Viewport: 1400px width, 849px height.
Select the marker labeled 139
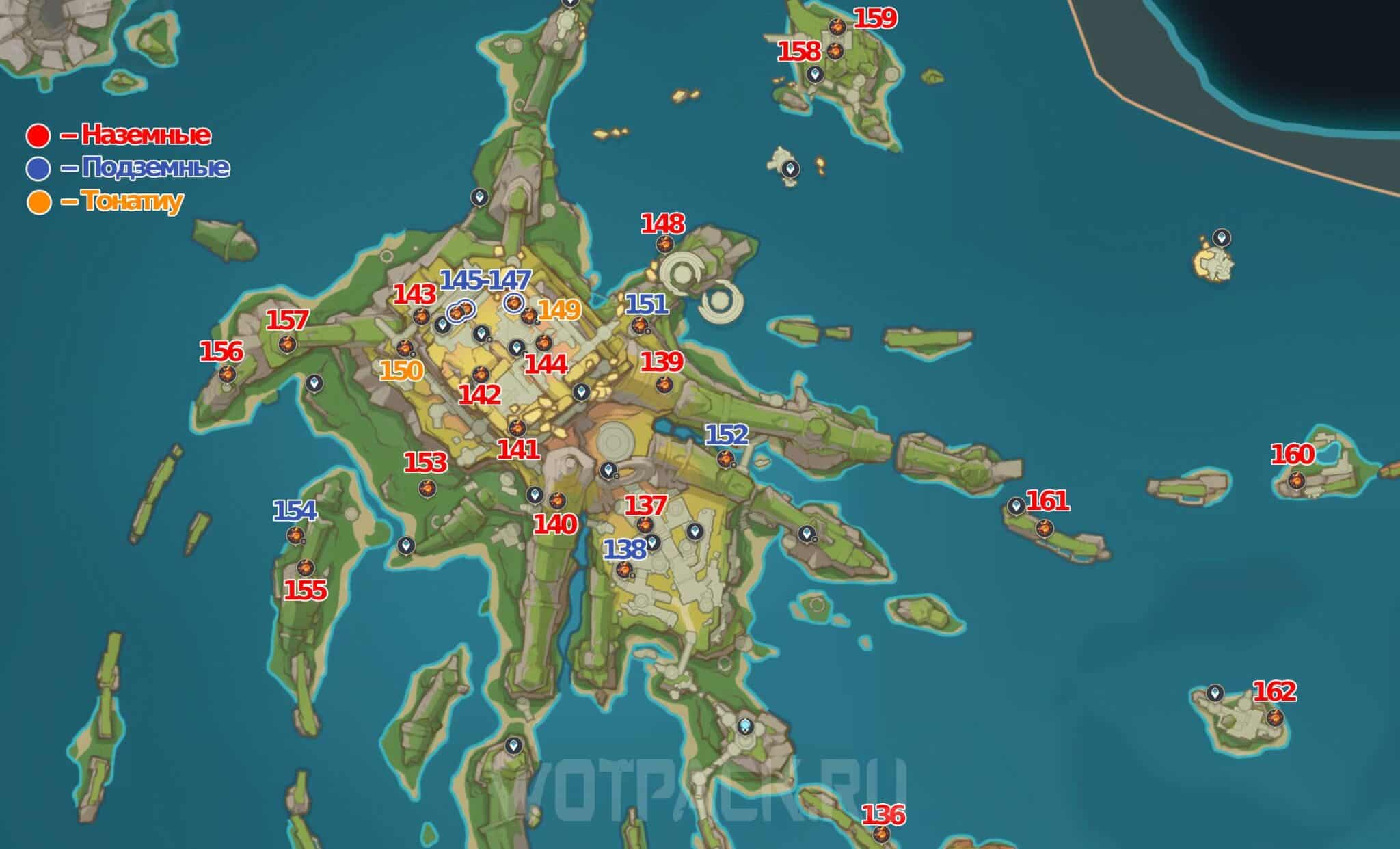662,384
